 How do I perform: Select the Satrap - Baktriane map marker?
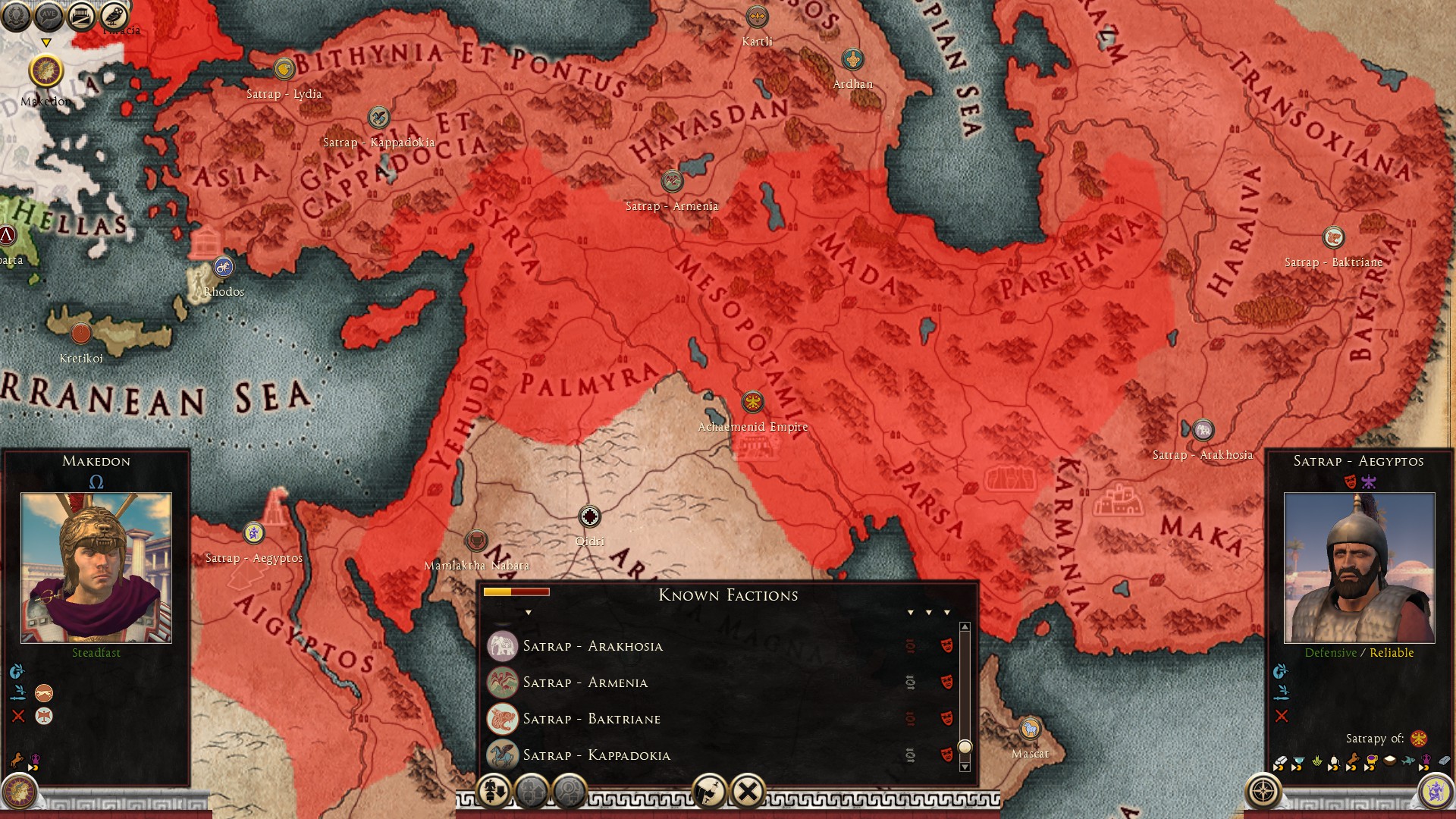[x=1333, y=237]
